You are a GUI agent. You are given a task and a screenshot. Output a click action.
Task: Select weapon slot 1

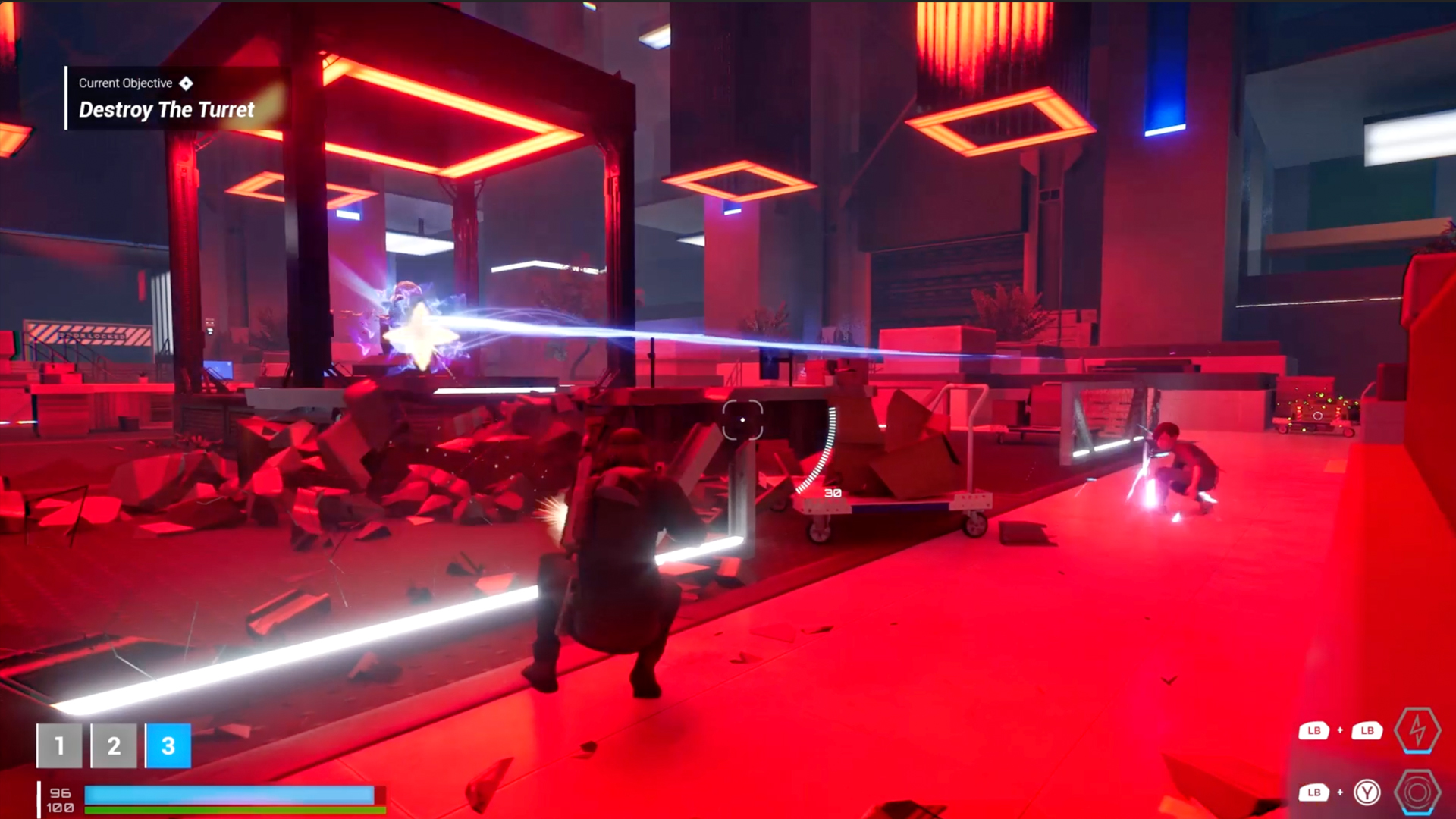coord(60,745)
